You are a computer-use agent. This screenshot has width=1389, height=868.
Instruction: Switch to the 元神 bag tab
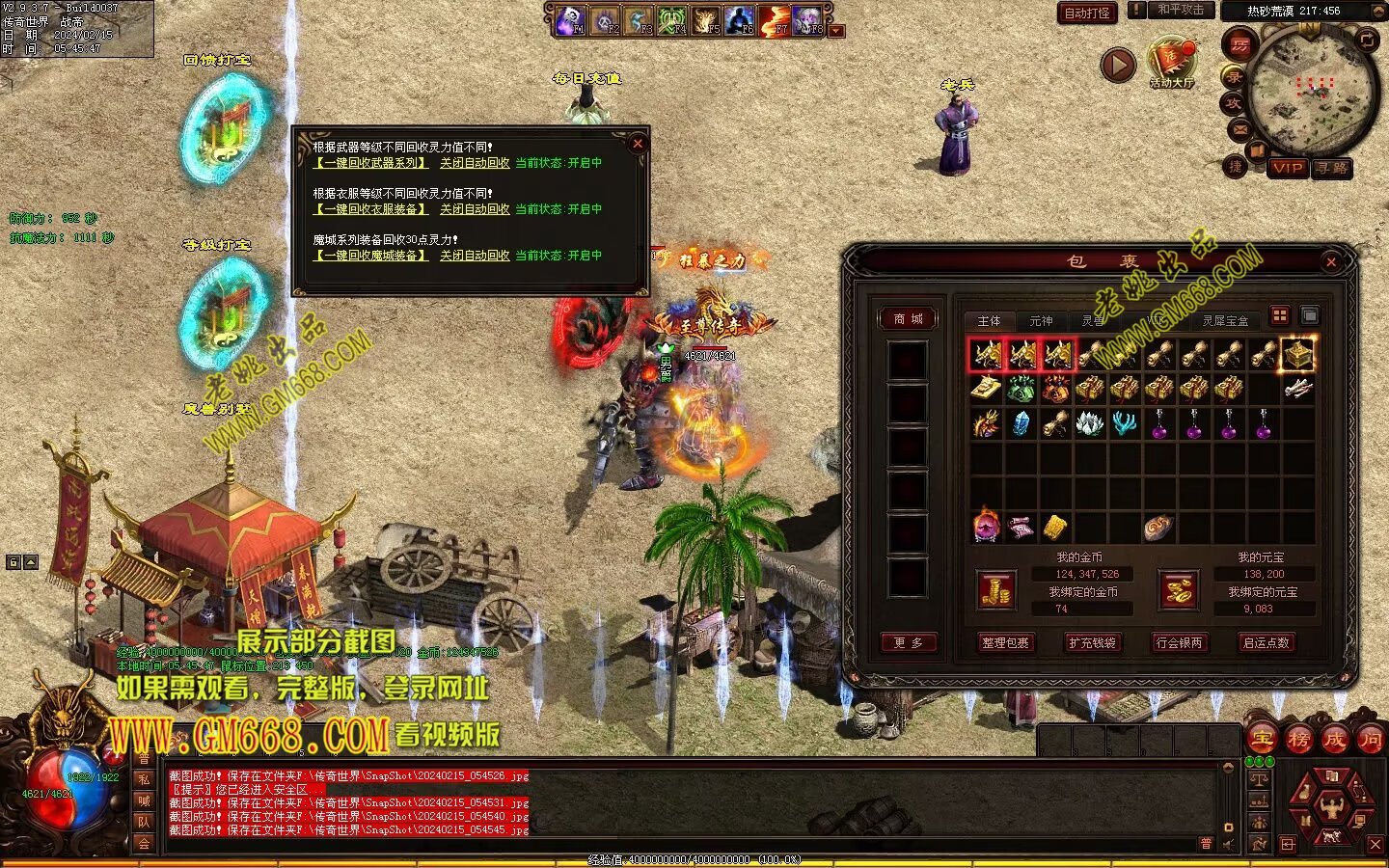(1041, 321)
